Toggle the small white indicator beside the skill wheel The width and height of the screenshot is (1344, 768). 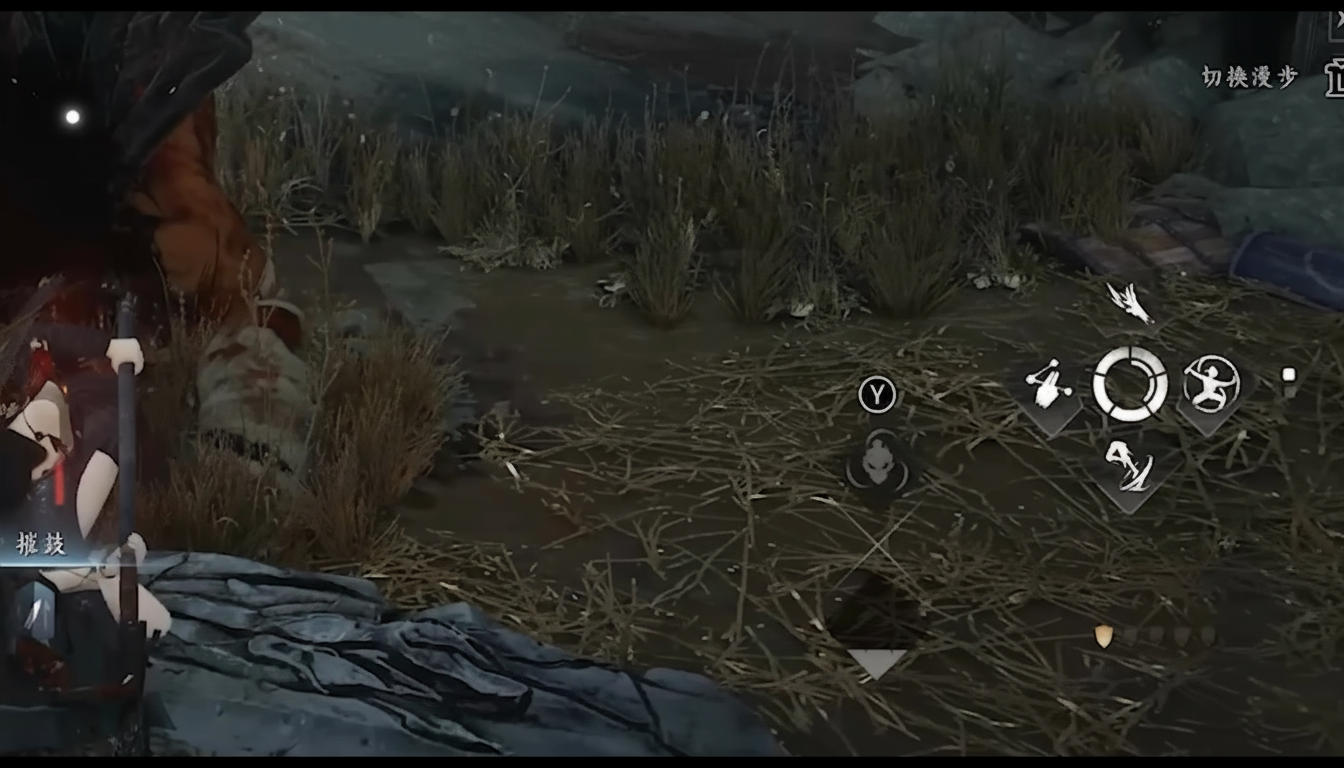(1288, 375)
